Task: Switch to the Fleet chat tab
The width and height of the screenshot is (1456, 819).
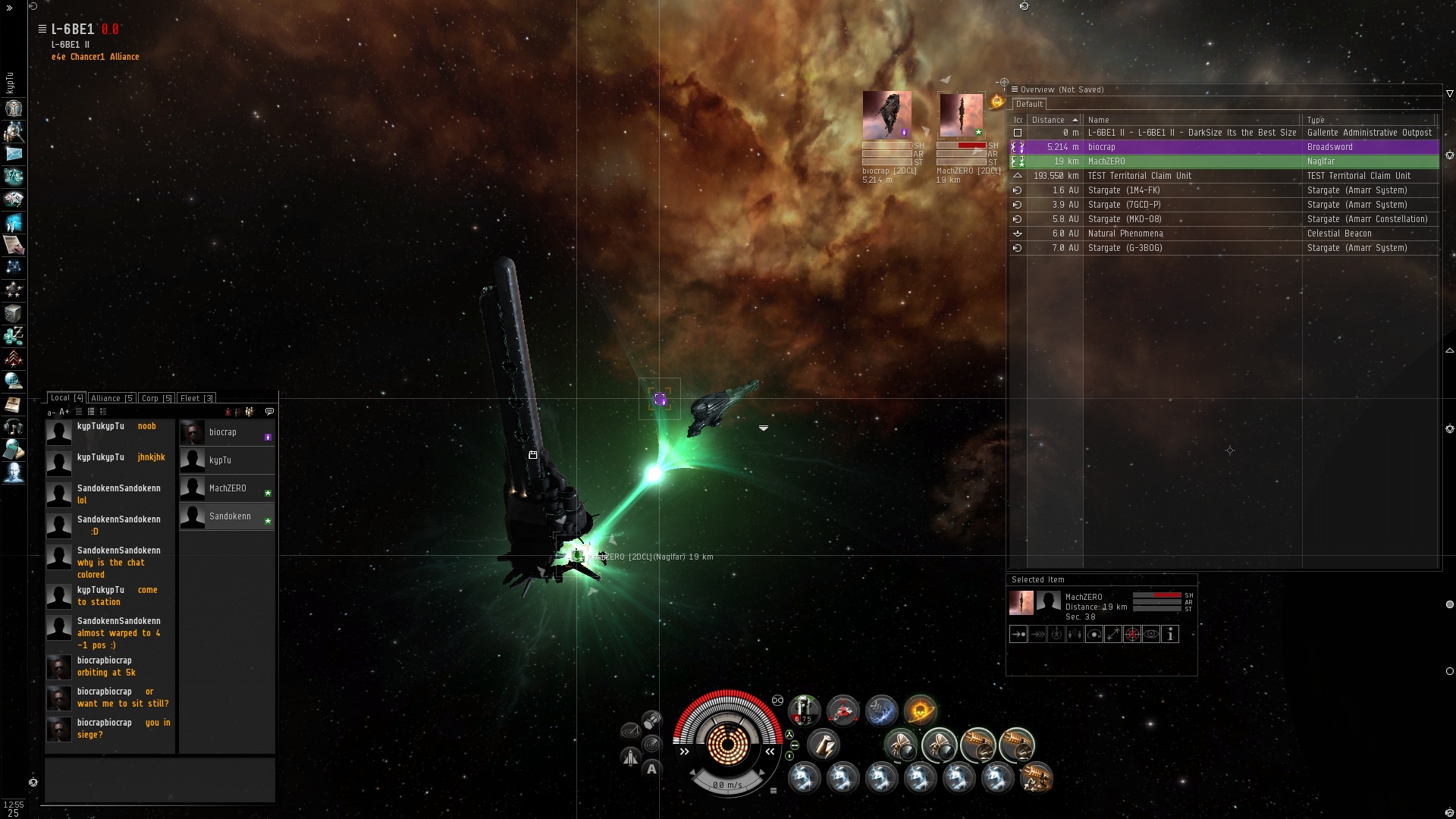Action: [197, 398]
